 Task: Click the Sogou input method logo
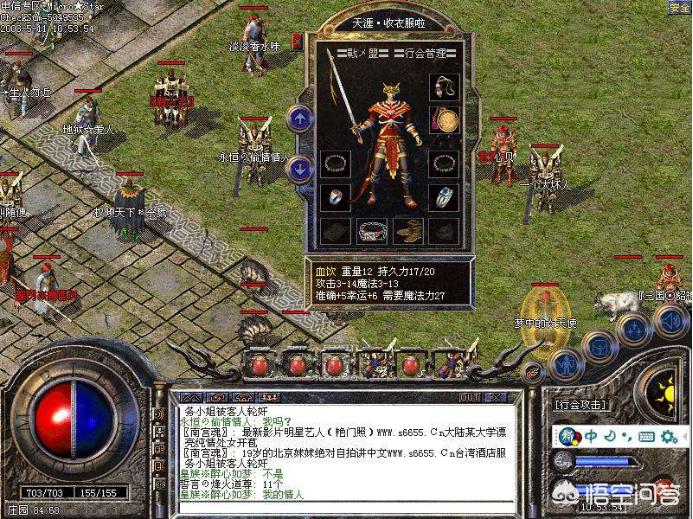568,437
